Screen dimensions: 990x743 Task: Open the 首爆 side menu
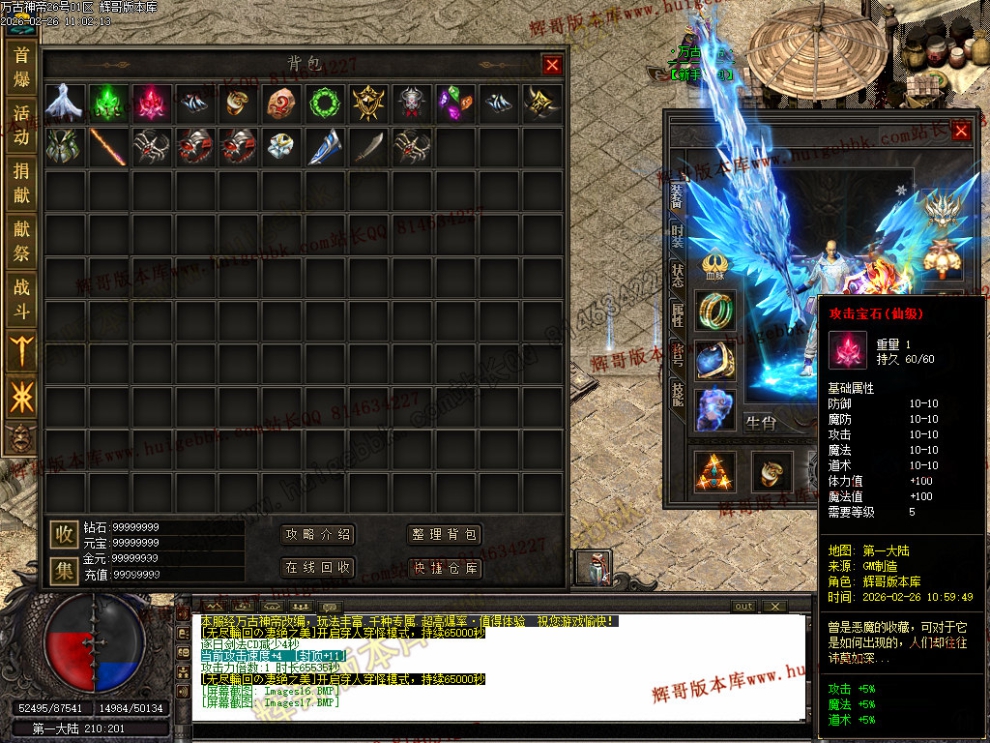click(x=21, y=66)
